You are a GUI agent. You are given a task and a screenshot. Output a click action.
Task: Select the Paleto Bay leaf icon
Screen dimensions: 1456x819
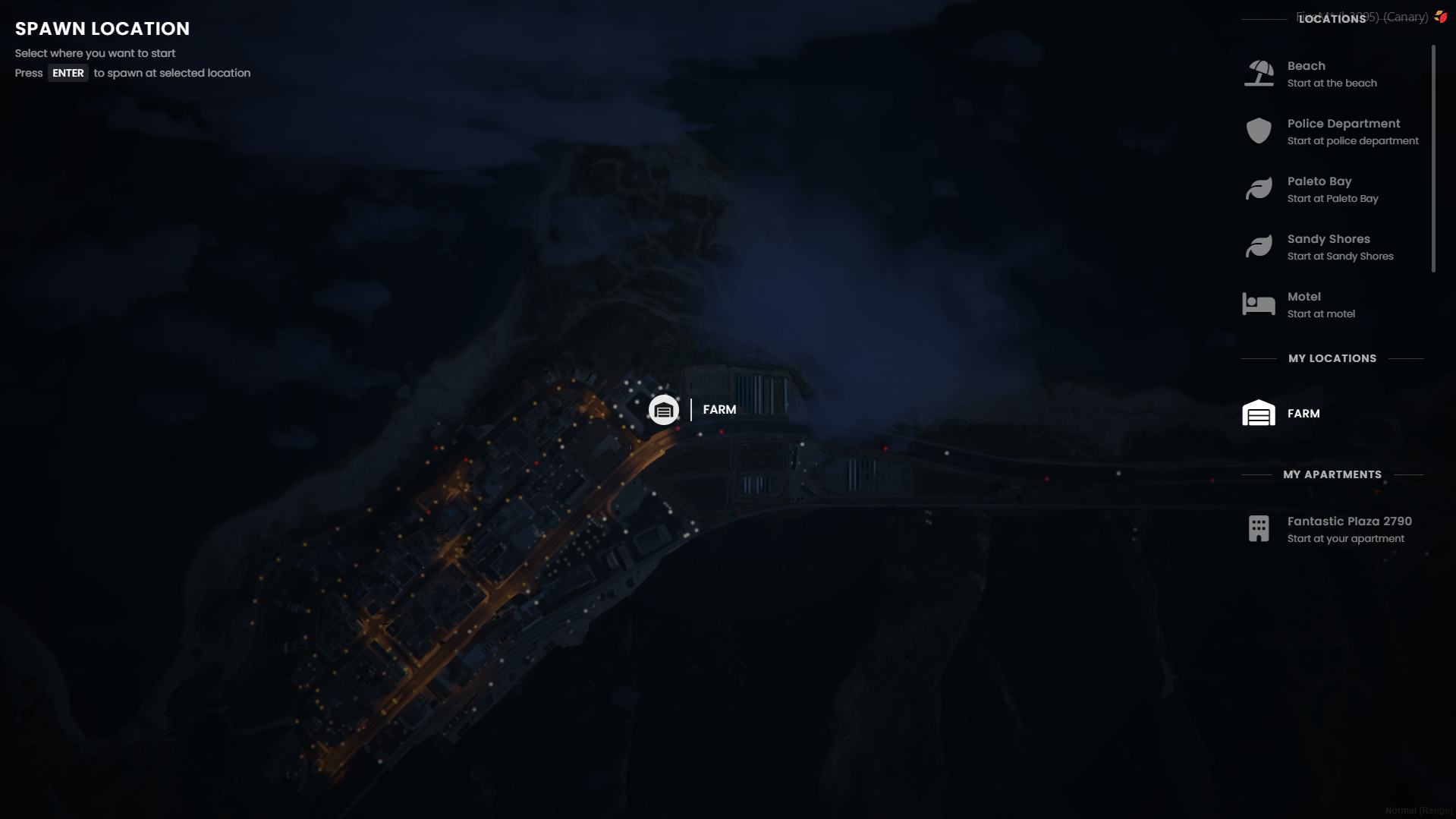pos(1259,188)
